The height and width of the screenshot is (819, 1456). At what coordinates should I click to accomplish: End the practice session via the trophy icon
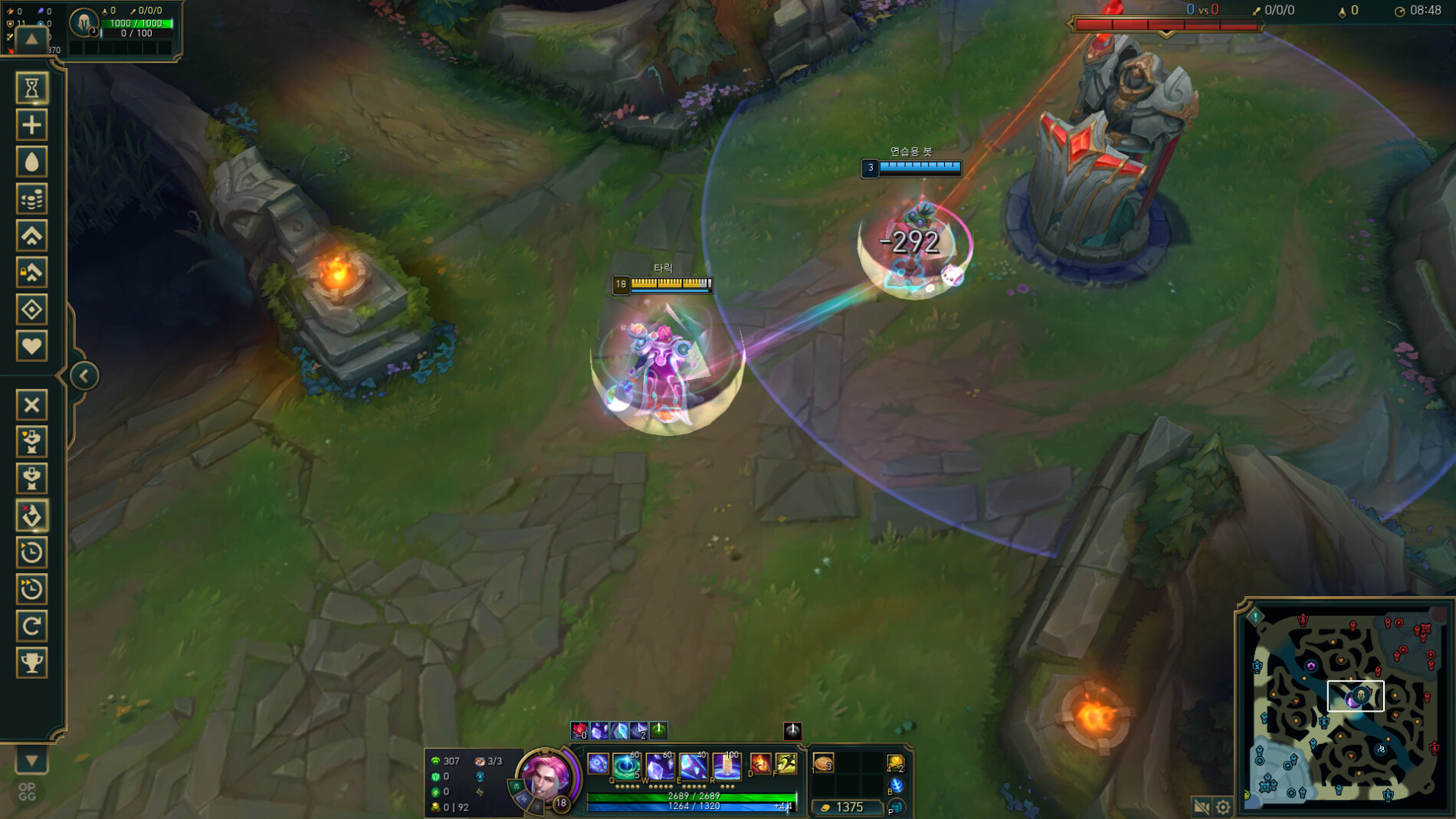click(x=31, y=663)
